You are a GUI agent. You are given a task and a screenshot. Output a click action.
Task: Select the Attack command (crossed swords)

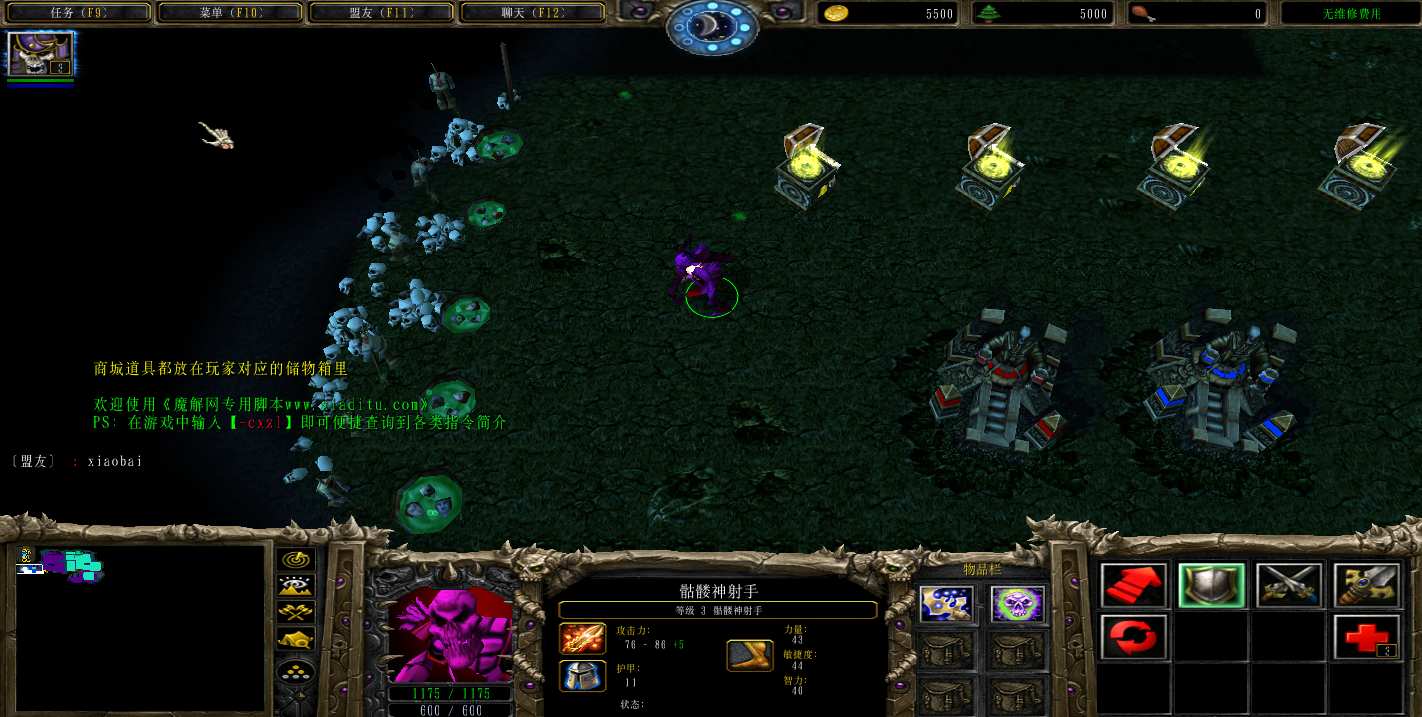[x=1289, y=585]
